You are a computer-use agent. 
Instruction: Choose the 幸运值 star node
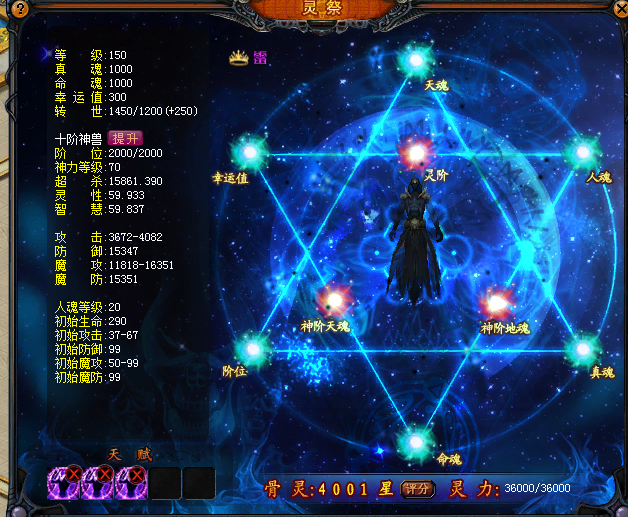[x=248, y=153]
